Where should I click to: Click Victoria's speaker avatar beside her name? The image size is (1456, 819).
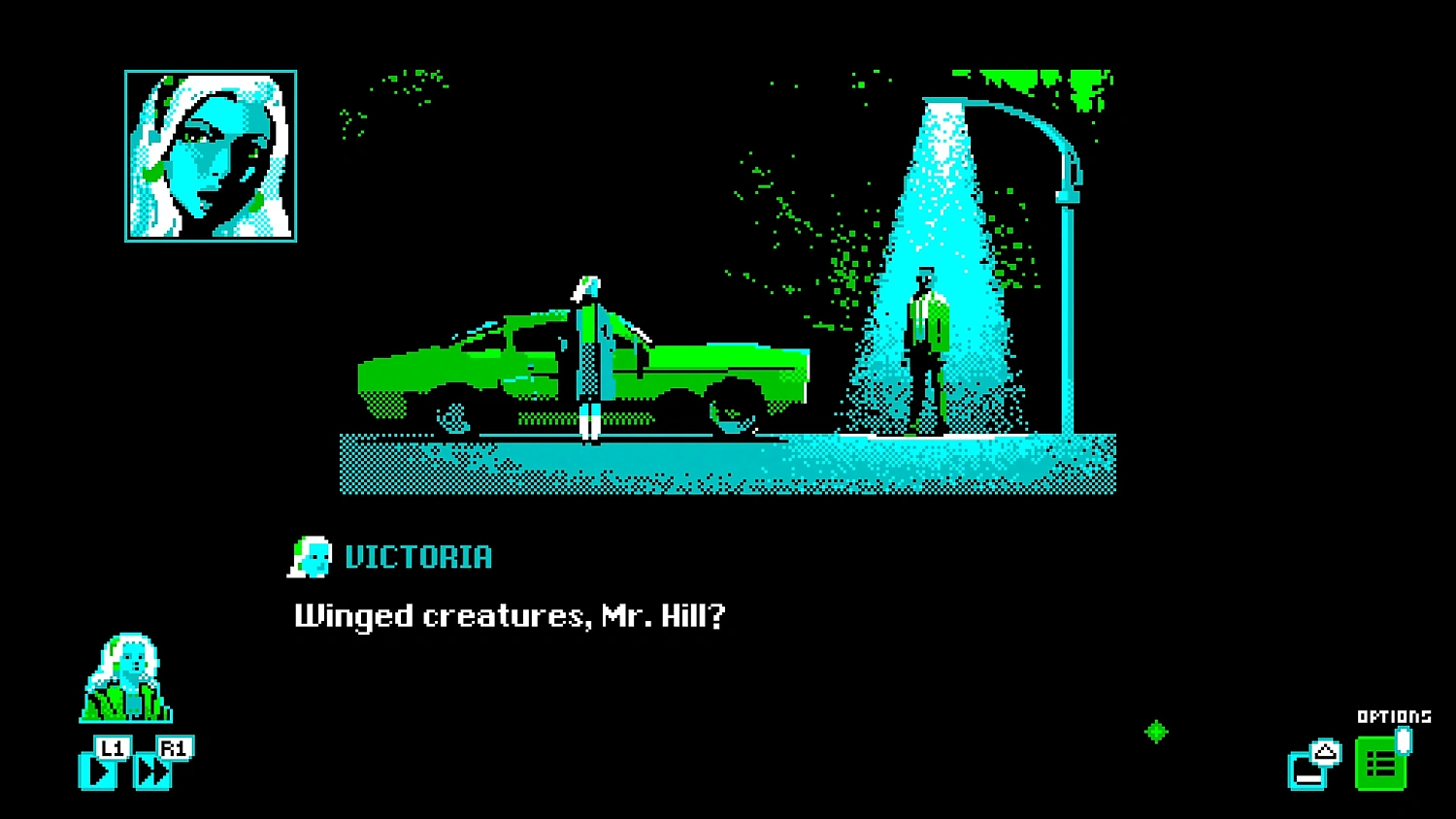(311, 557)
